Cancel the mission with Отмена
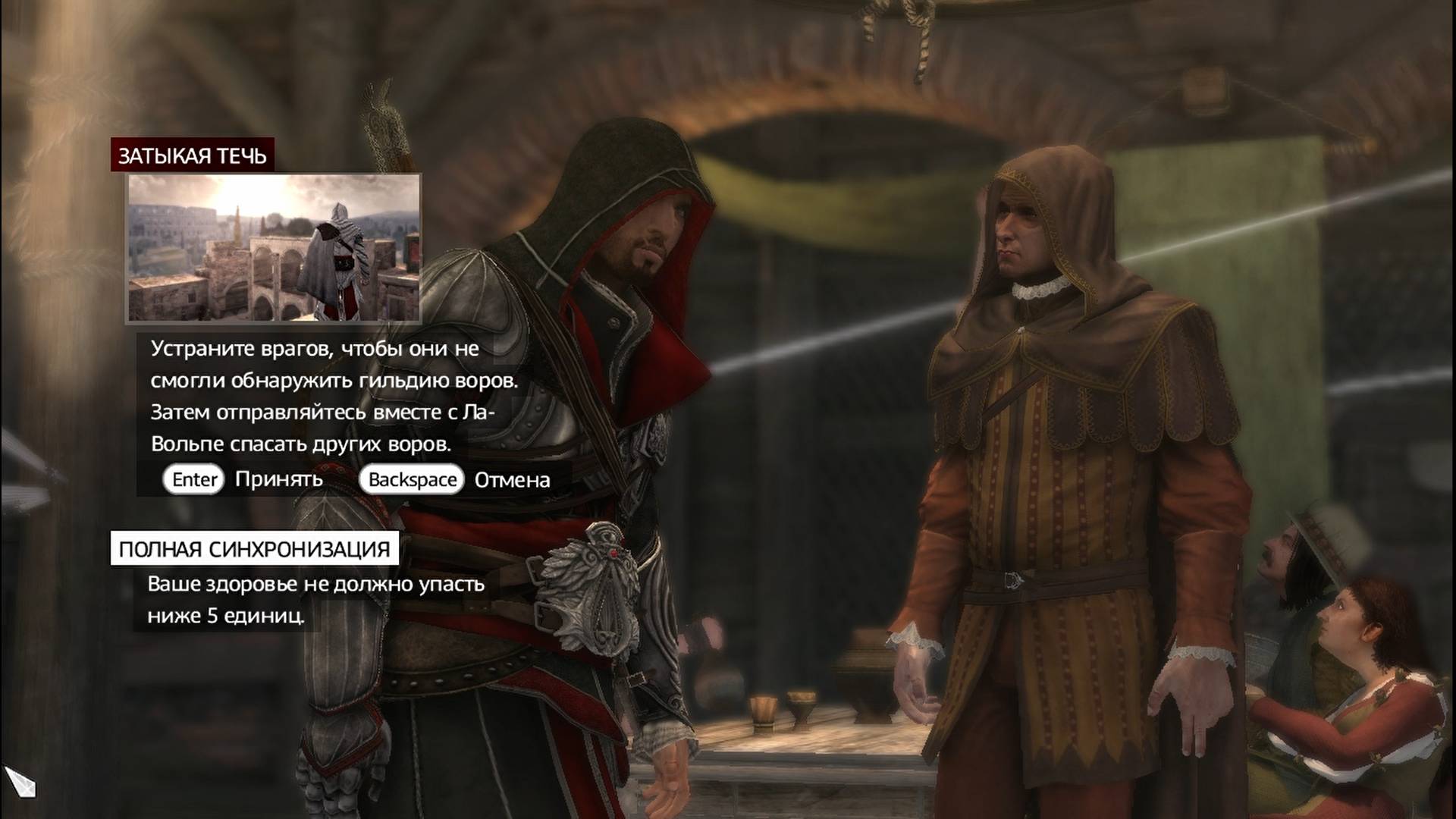Viewport: 1456px width, 819px height. click(x=512, y=479)
